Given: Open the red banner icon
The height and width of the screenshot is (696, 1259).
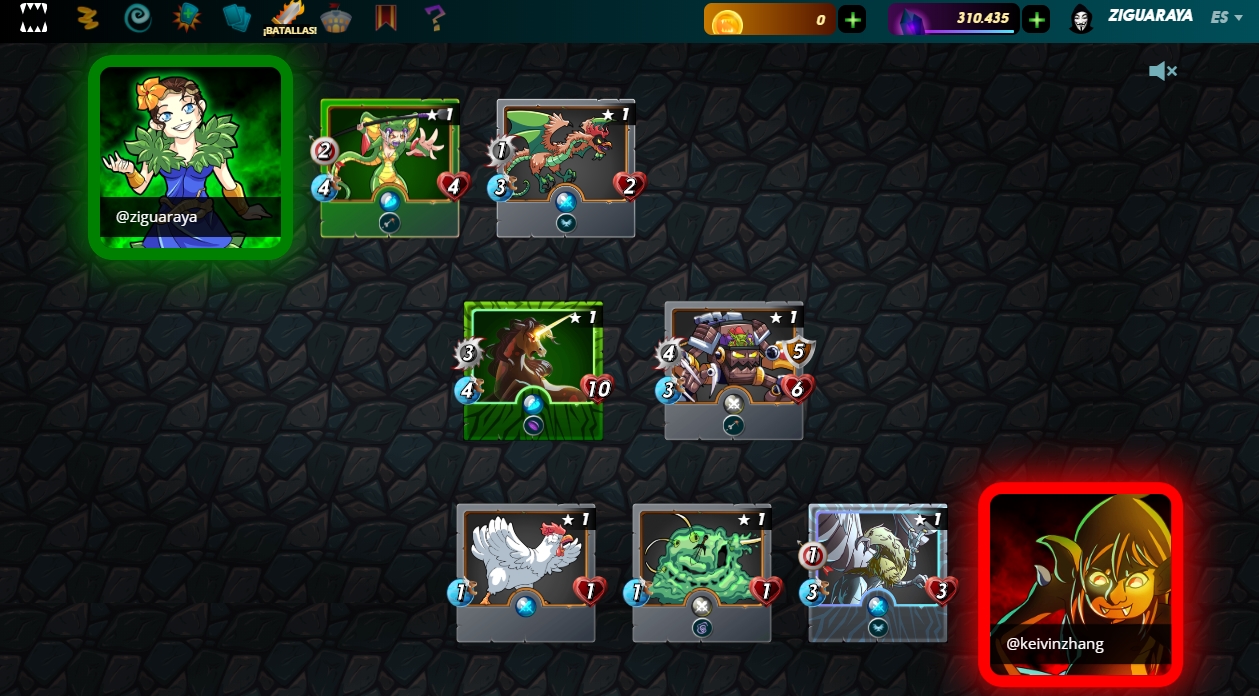Looking at the screenshot, I should click(x=386, y=18).
